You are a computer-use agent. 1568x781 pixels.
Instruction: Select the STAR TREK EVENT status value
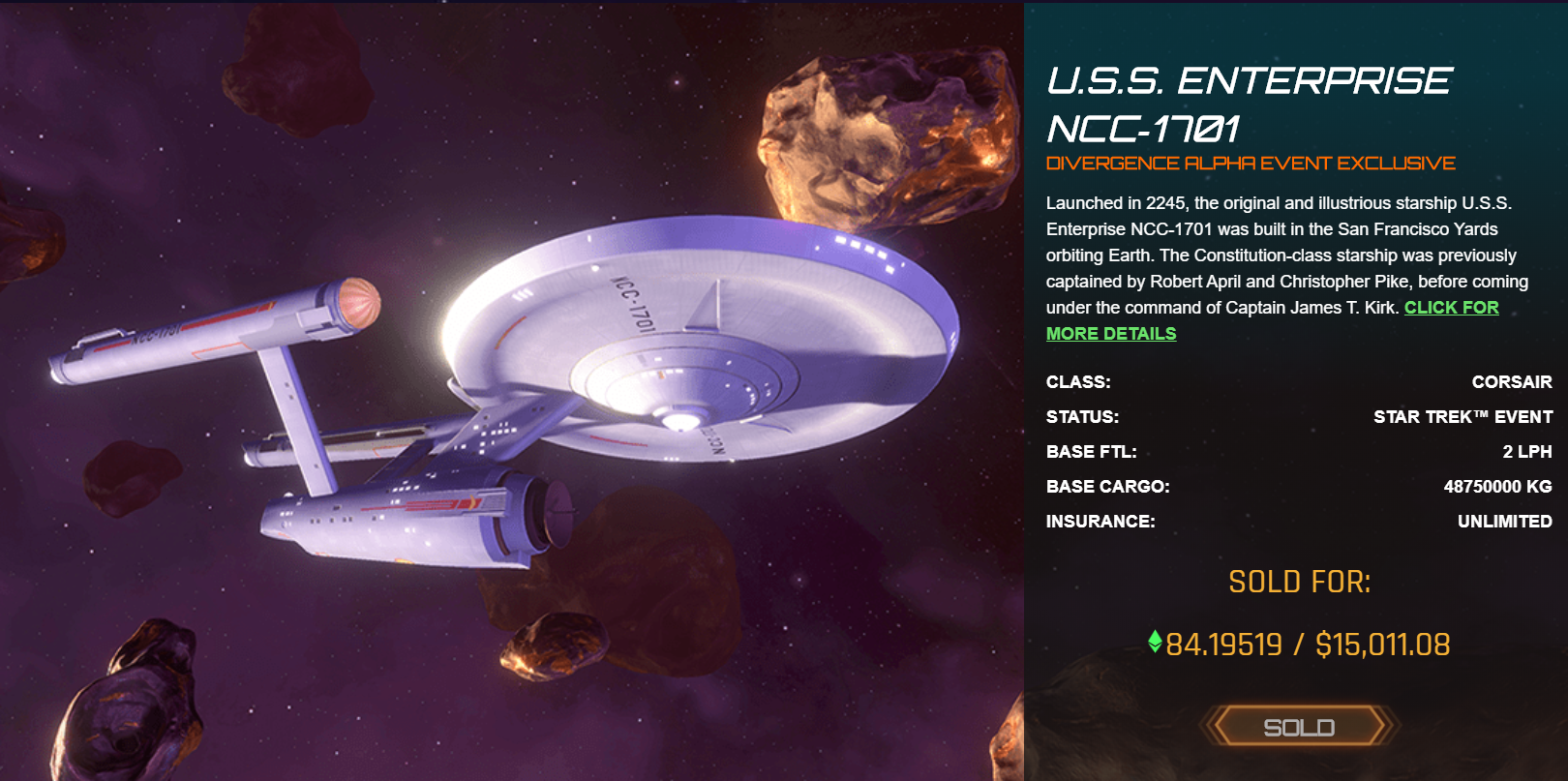[x=1463, y=417]
